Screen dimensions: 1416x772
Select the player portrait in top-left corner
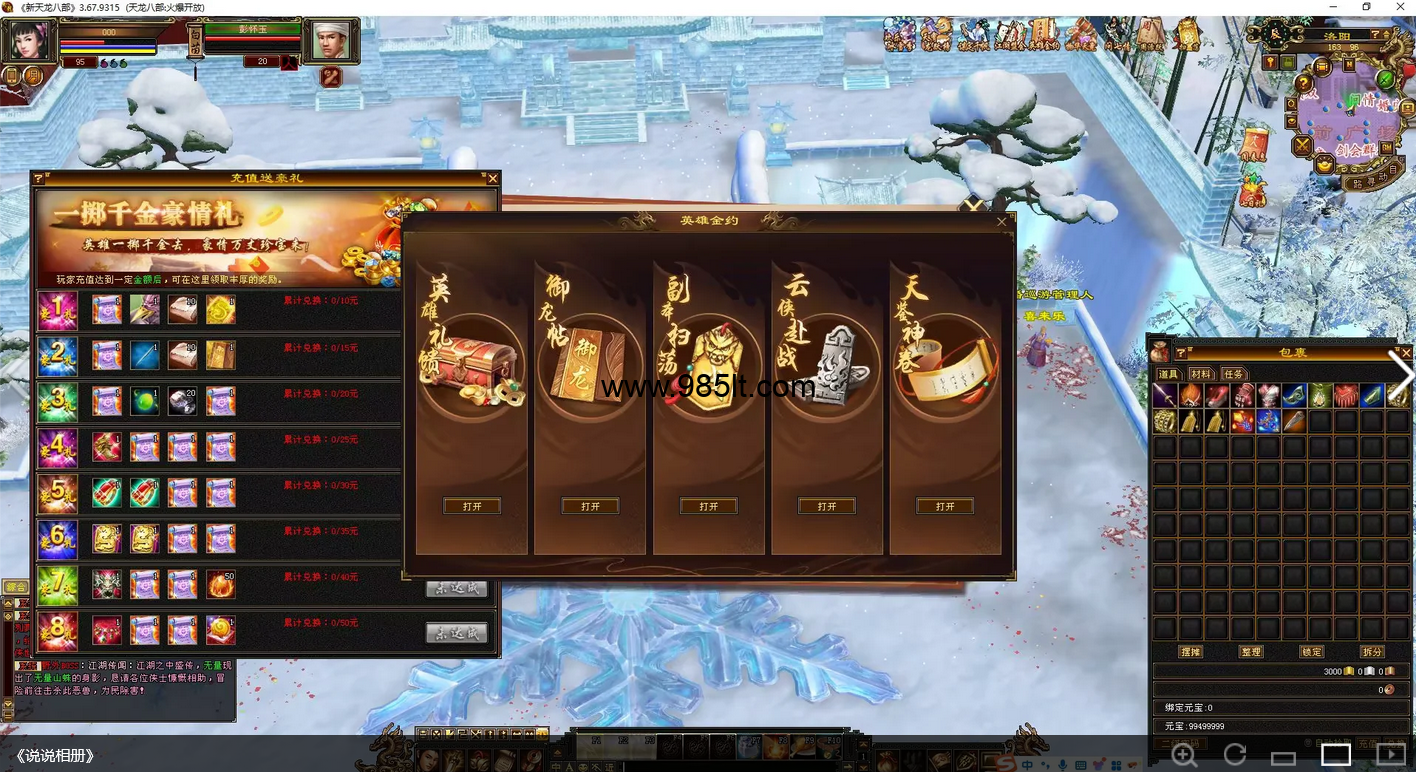(x=28, y=41)
